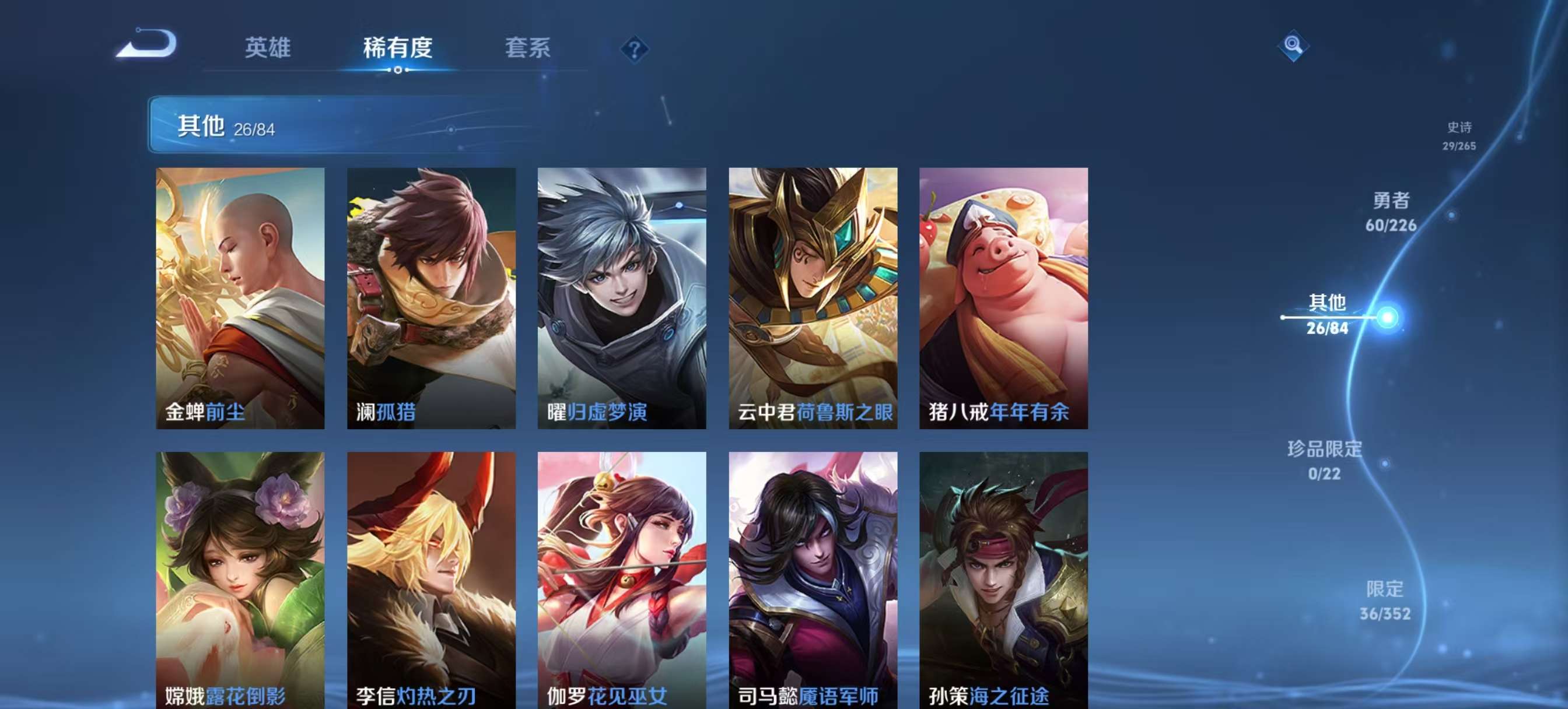View the 云中君 荷鲁斯之眼 skin
1568x709 pixels.
(x=813, y=298)
